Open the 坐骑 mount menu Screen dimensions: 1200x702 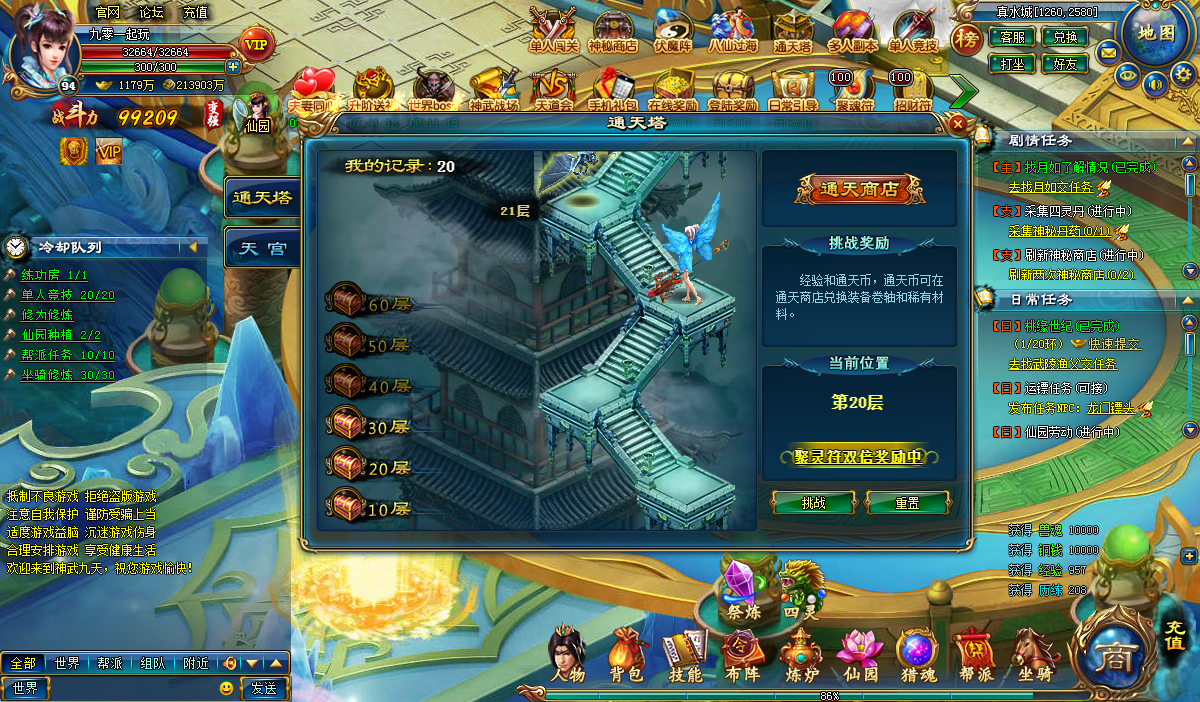1035,656
